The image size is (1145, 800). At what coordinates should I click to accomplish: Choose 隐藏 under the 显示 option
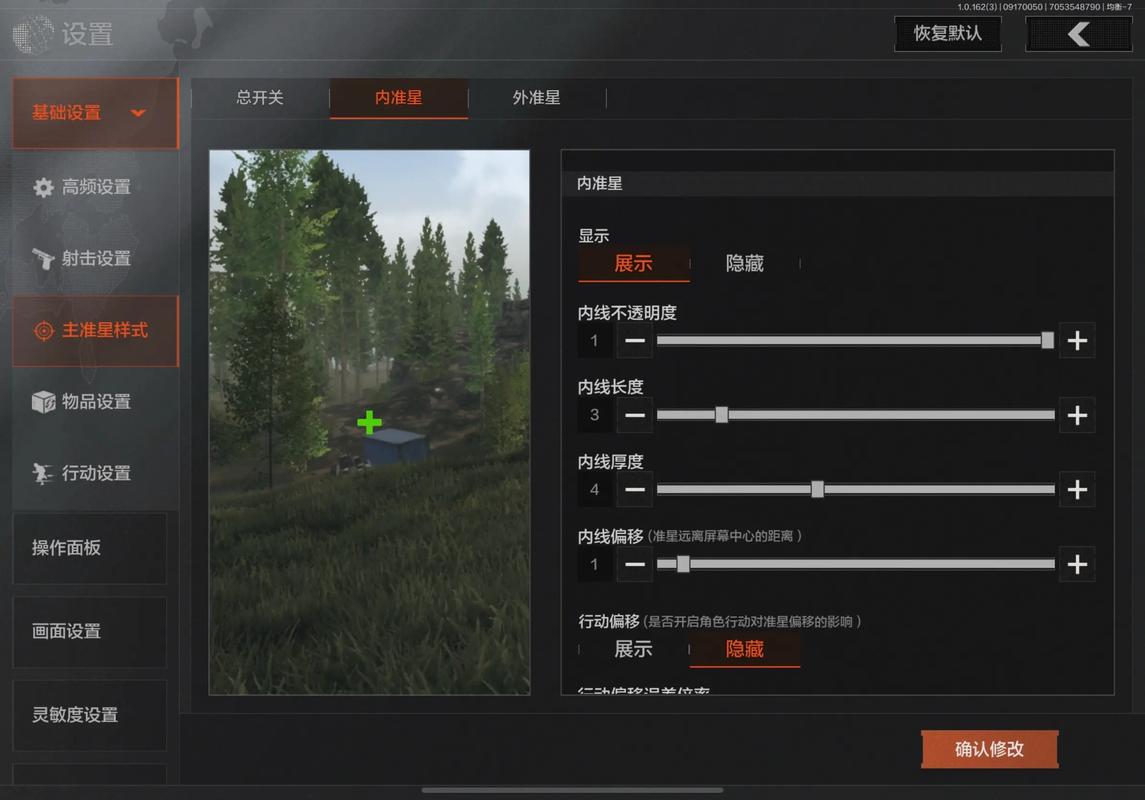pyautogui.click(x=744, y=263)
